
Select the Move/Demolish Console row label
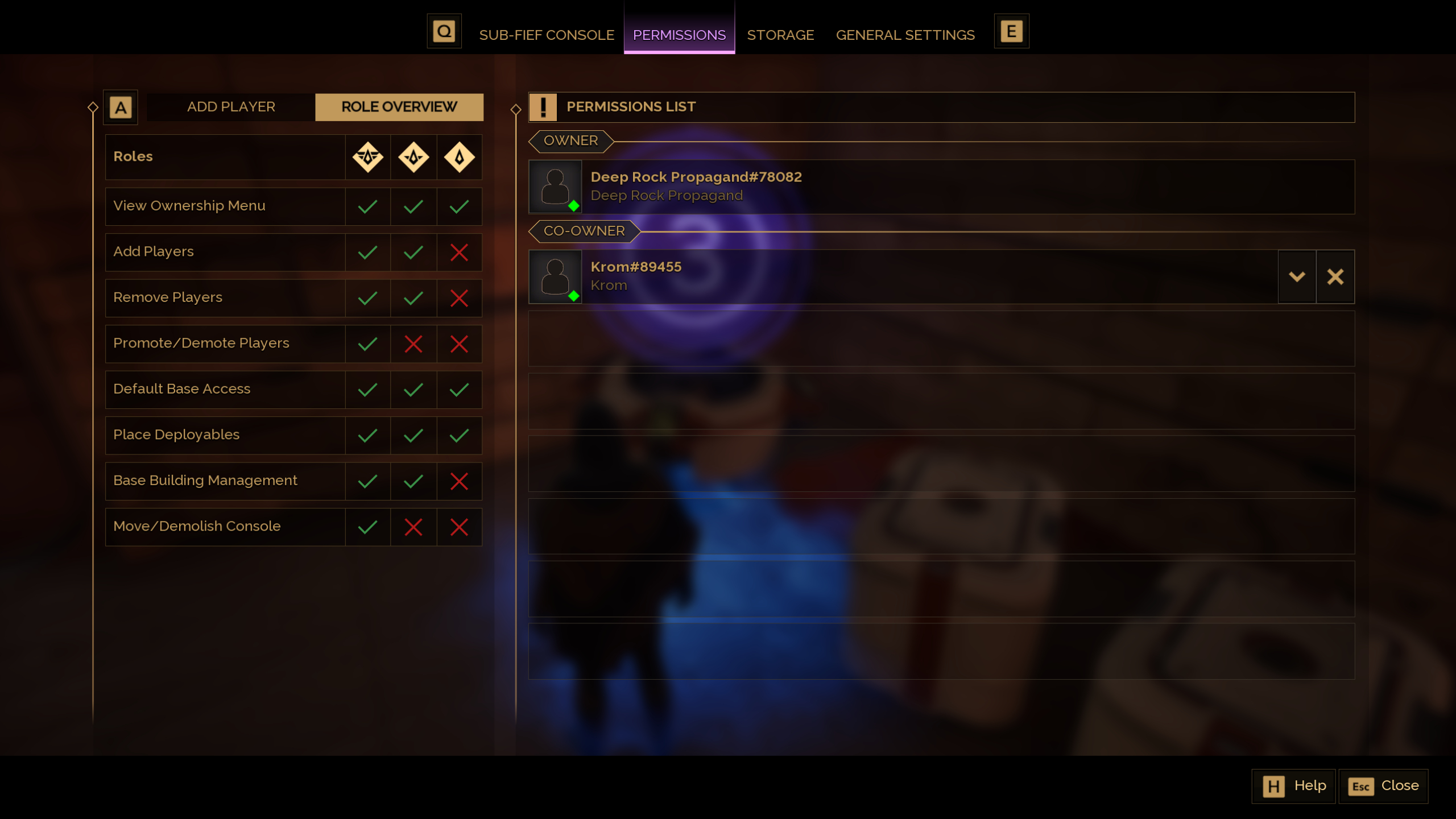[196, 526]
